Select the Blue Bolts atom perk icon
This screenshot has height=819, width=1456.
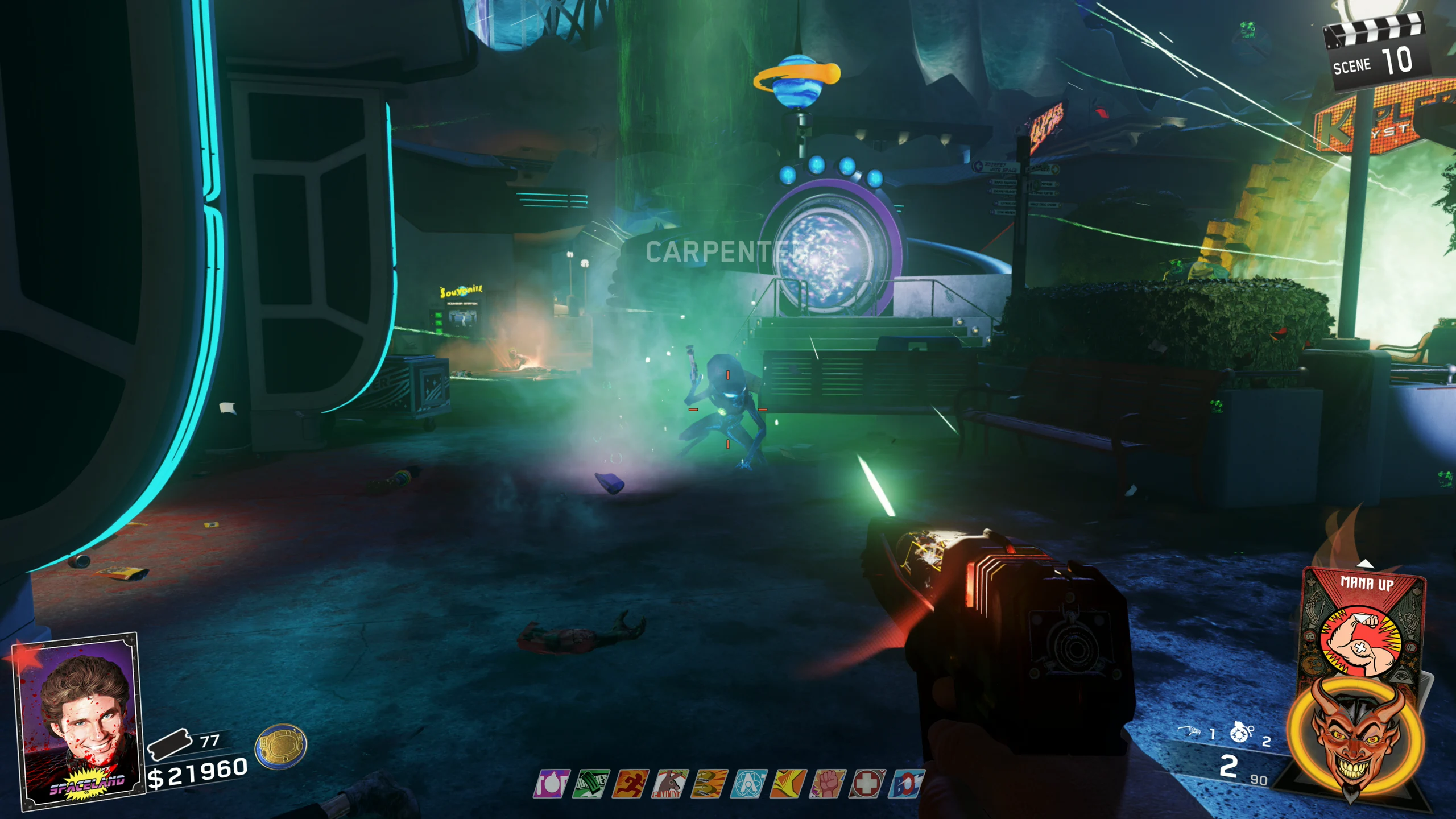coord(750,784)
